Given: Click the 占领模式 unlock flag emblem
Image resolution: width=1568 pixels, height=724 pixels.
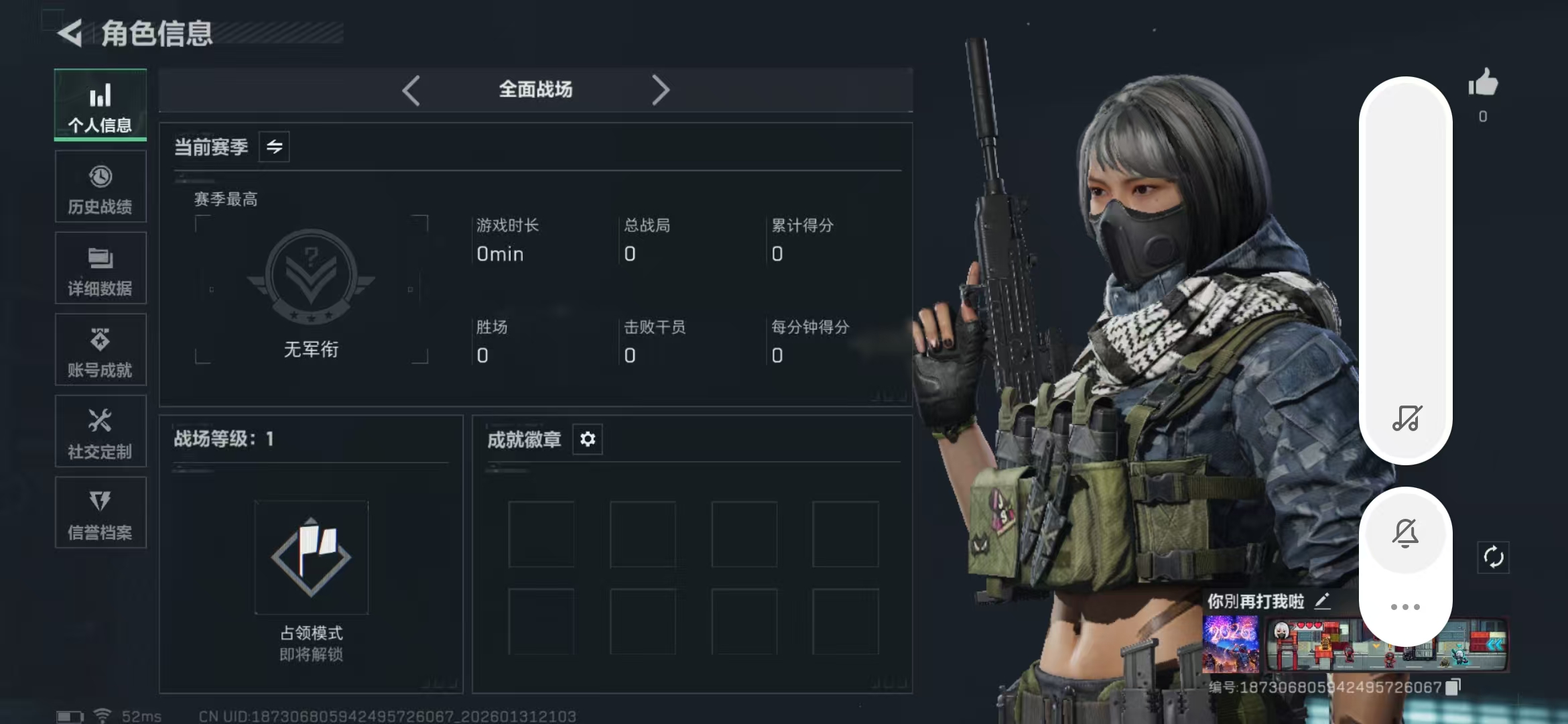Looking at the screenshot, I should pyautogui.click(x=312, y=558).
